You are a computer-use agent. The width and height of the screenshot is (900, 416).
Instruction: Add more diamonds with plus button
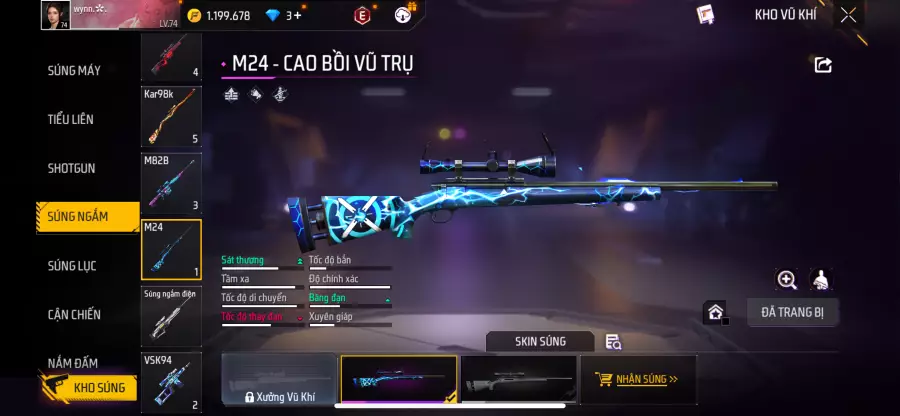[x=297, y=15]
